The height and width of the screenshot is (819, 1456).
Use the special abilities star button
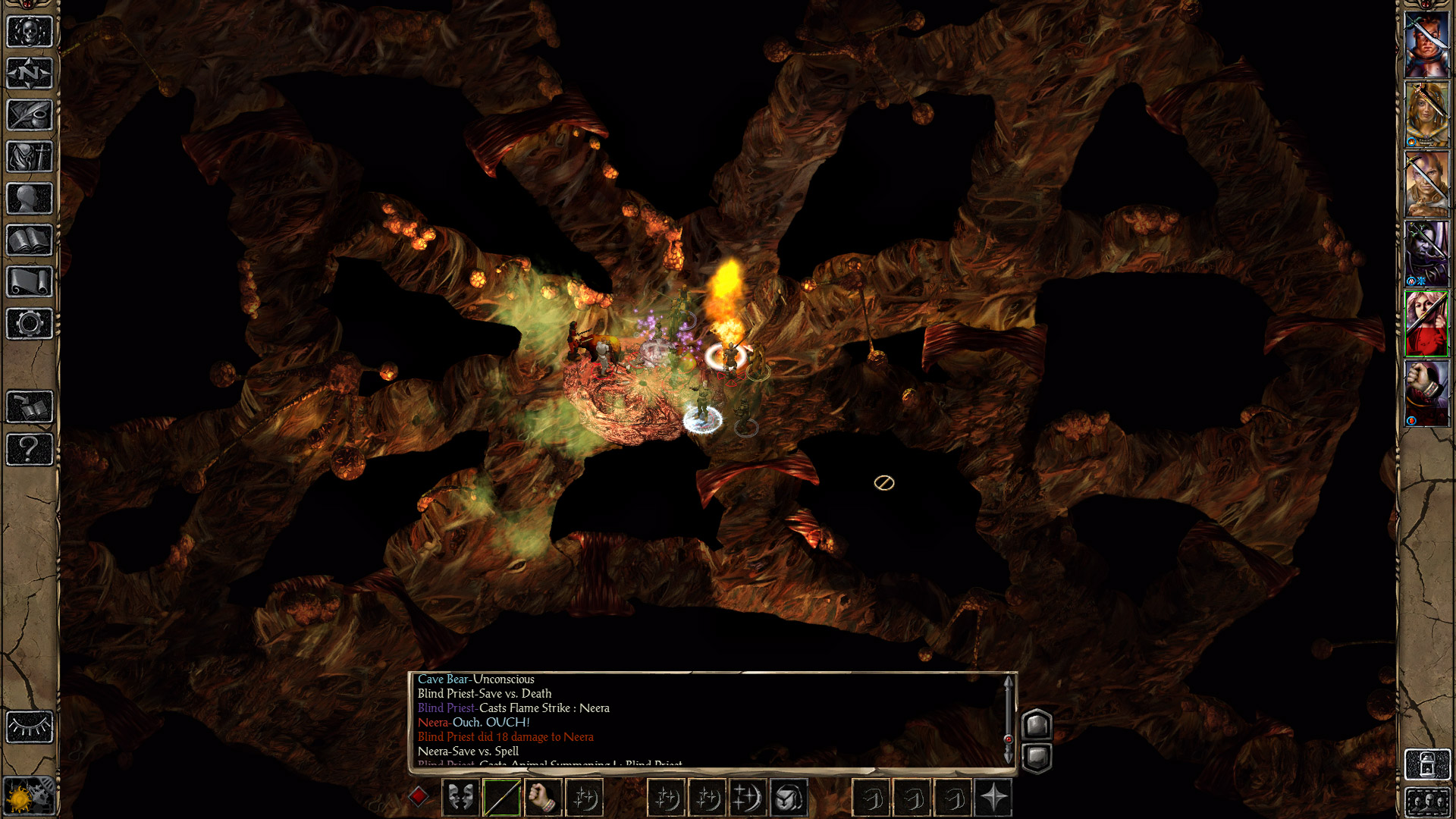click(993, 798)
